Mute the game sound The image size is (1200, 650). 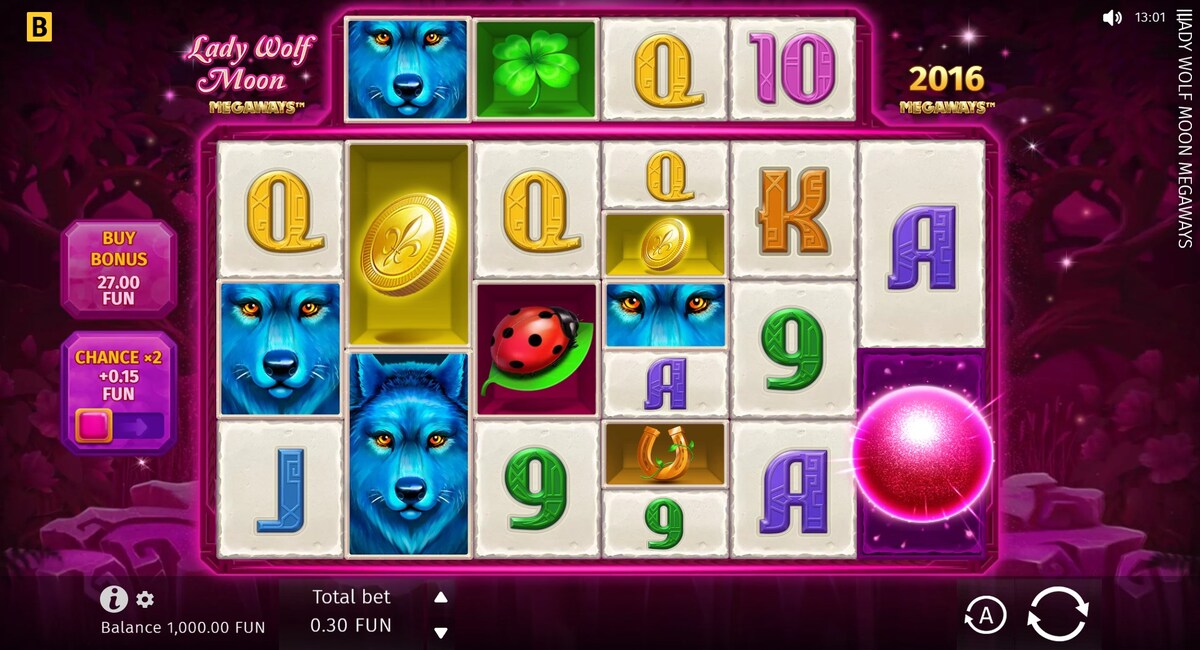1112,18
